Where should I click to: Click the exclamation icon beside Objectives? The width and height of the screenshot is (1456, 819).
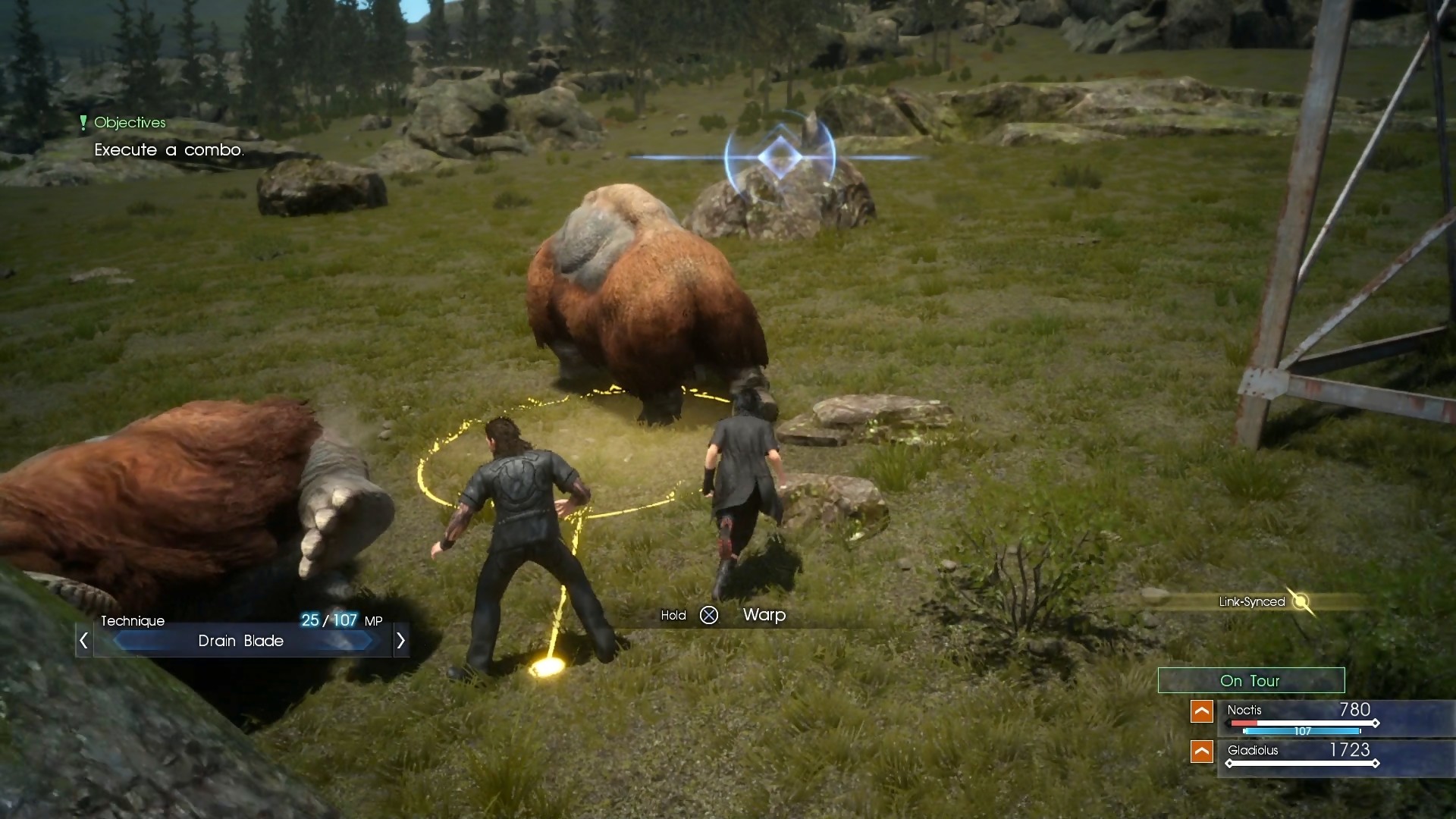click(x=83, y=121)
